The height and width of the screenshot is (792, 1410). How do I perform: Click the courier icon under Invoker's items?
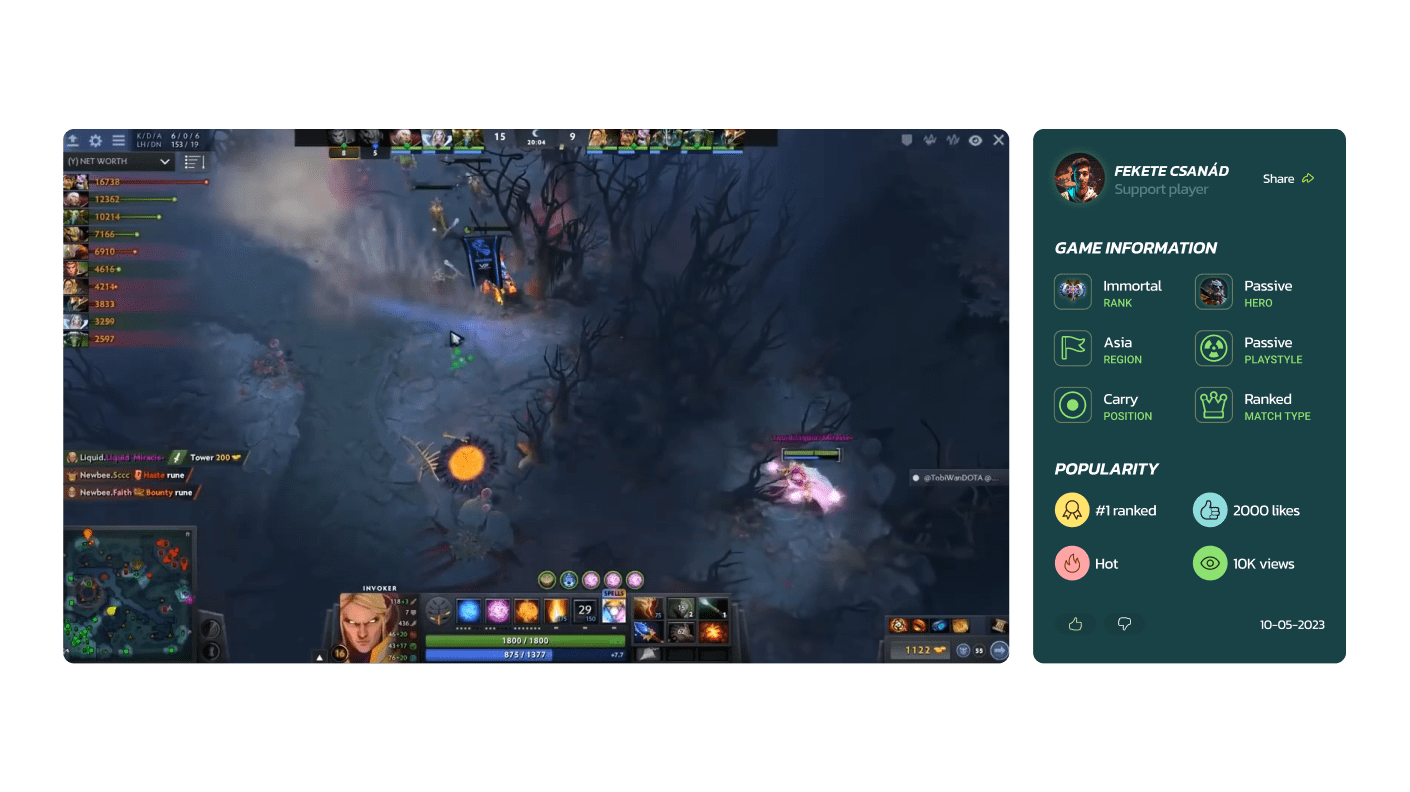(x=963, y=650)
